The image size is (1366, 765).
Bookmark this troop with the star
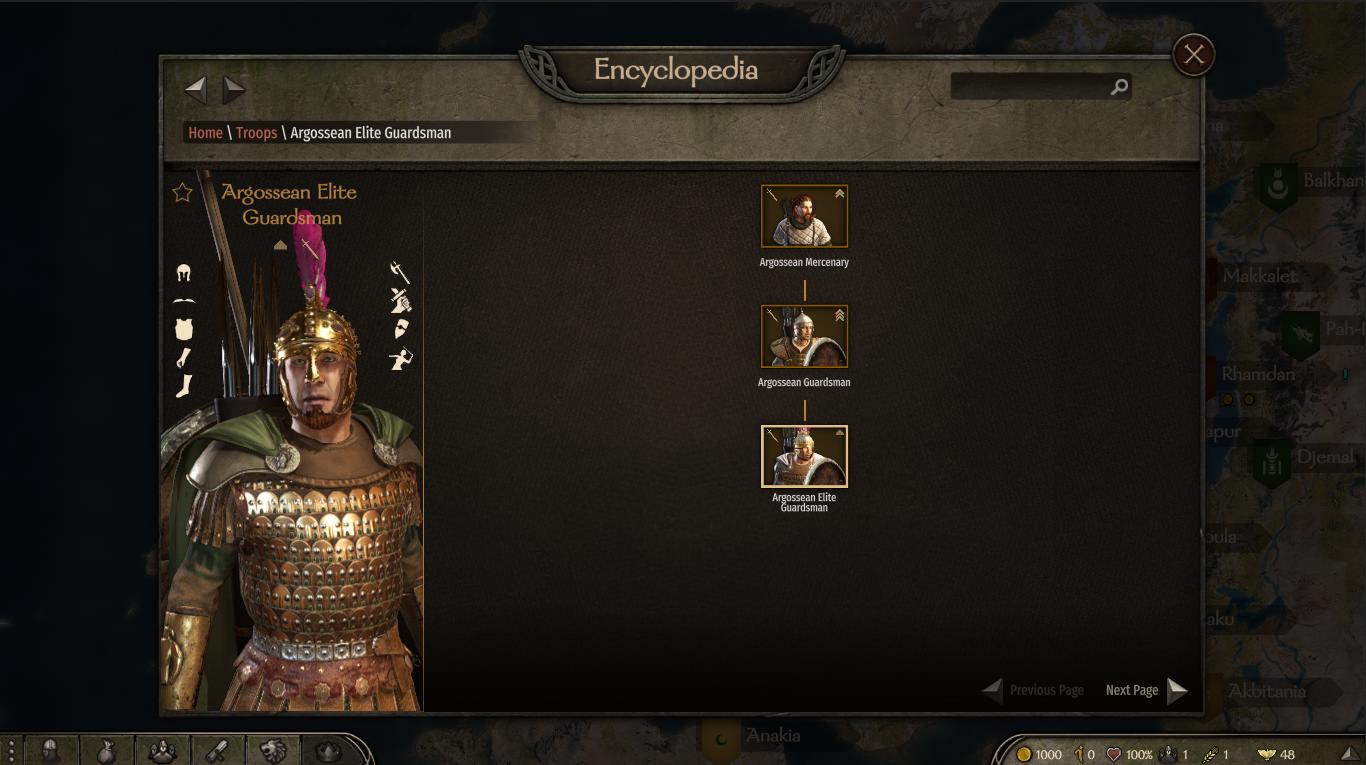pos(182,192)
